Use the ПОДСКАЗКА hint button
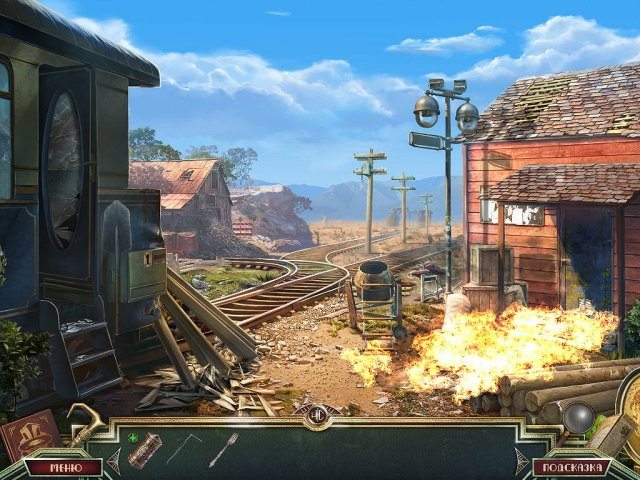 tap(571, 467)
